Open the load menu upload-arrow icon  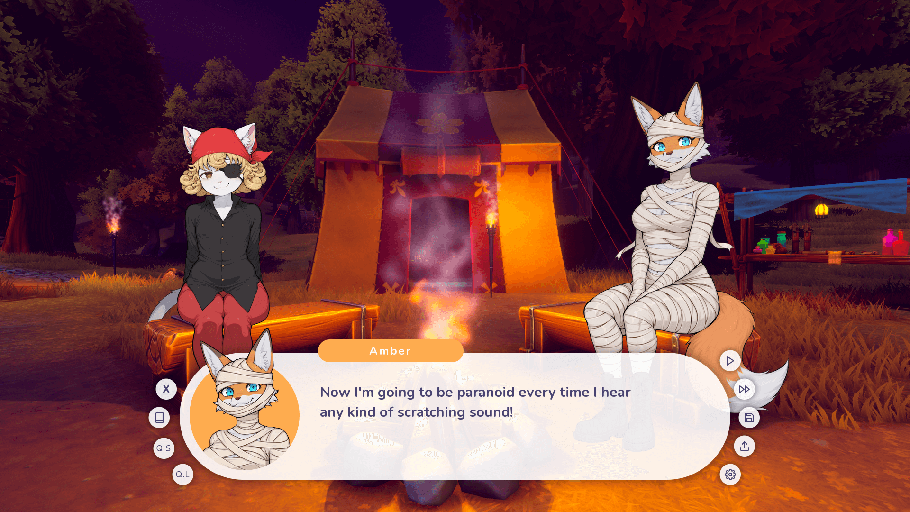[744, 446]
